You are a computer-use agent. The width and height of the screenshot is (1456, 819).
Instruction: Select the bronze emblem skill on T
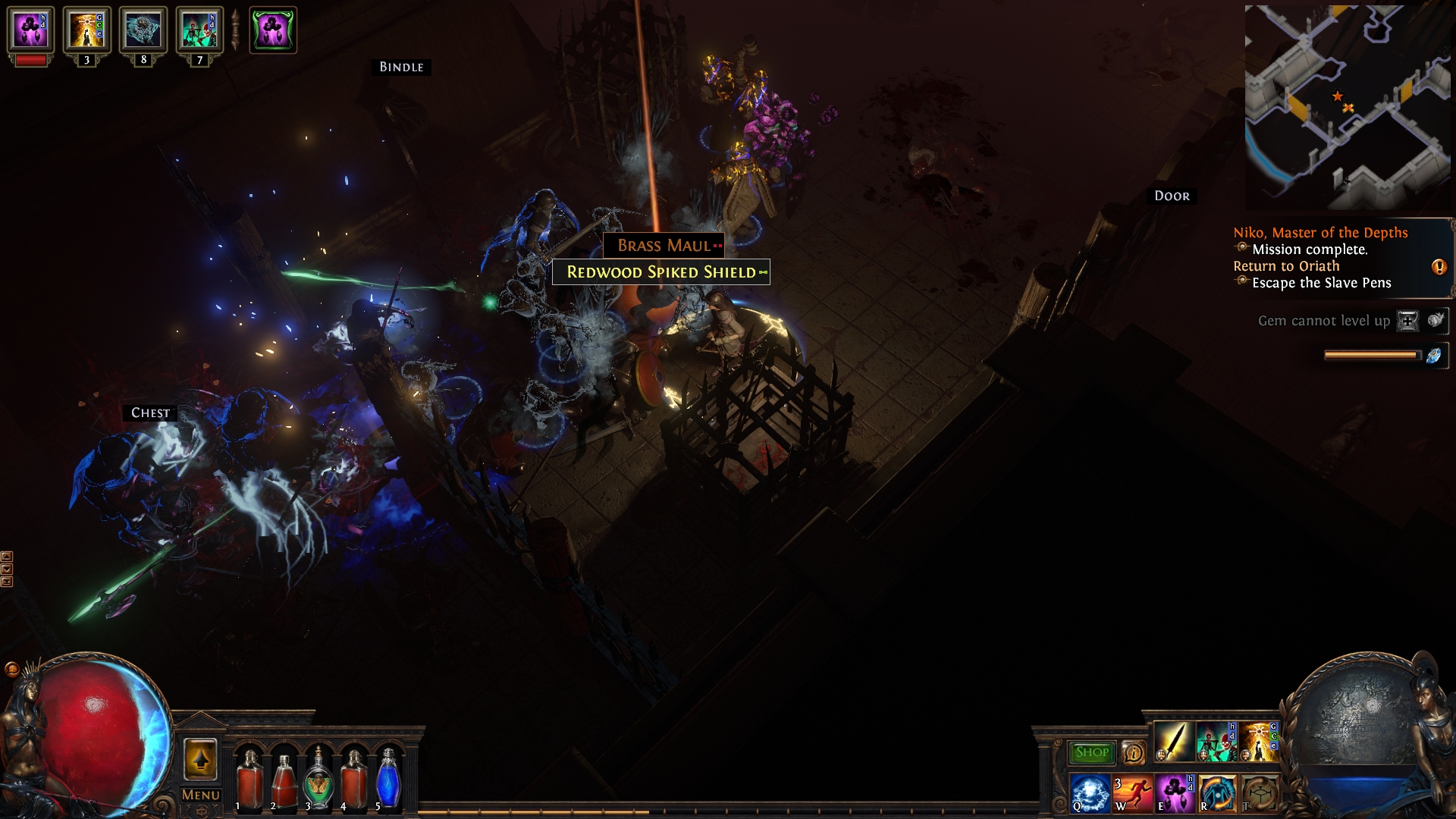coord(1260,793)
